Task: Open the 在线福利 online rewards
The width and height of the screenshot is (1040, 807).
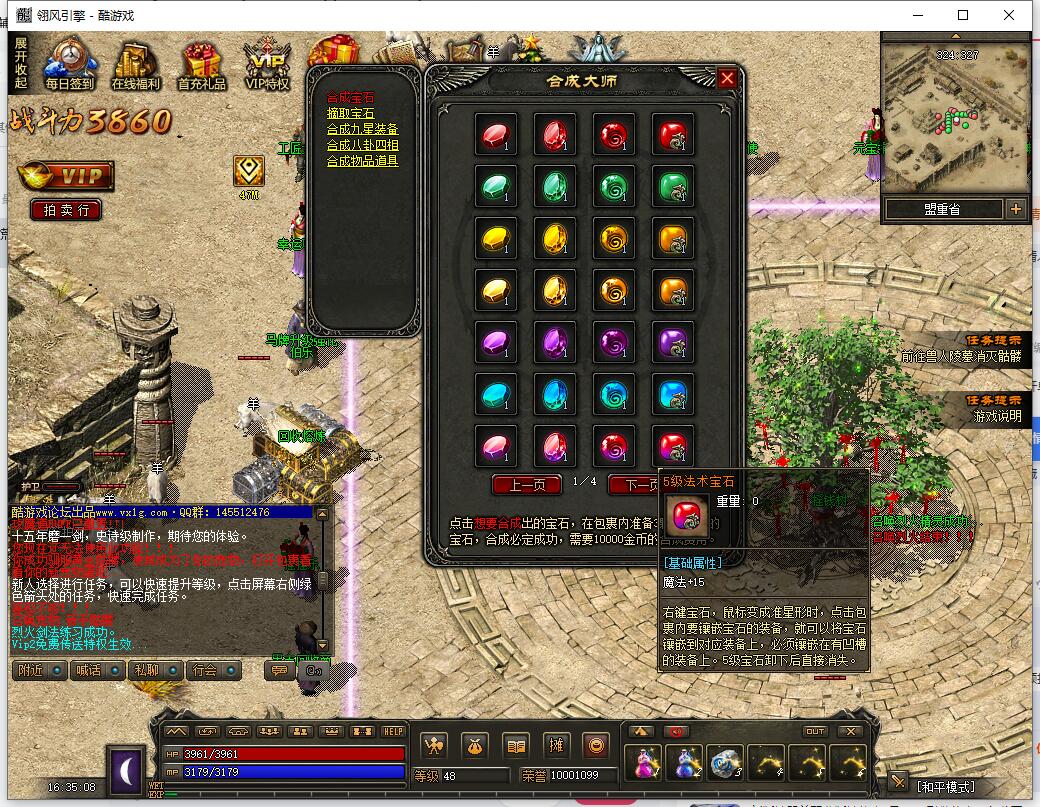Action: tap(136, 64)
